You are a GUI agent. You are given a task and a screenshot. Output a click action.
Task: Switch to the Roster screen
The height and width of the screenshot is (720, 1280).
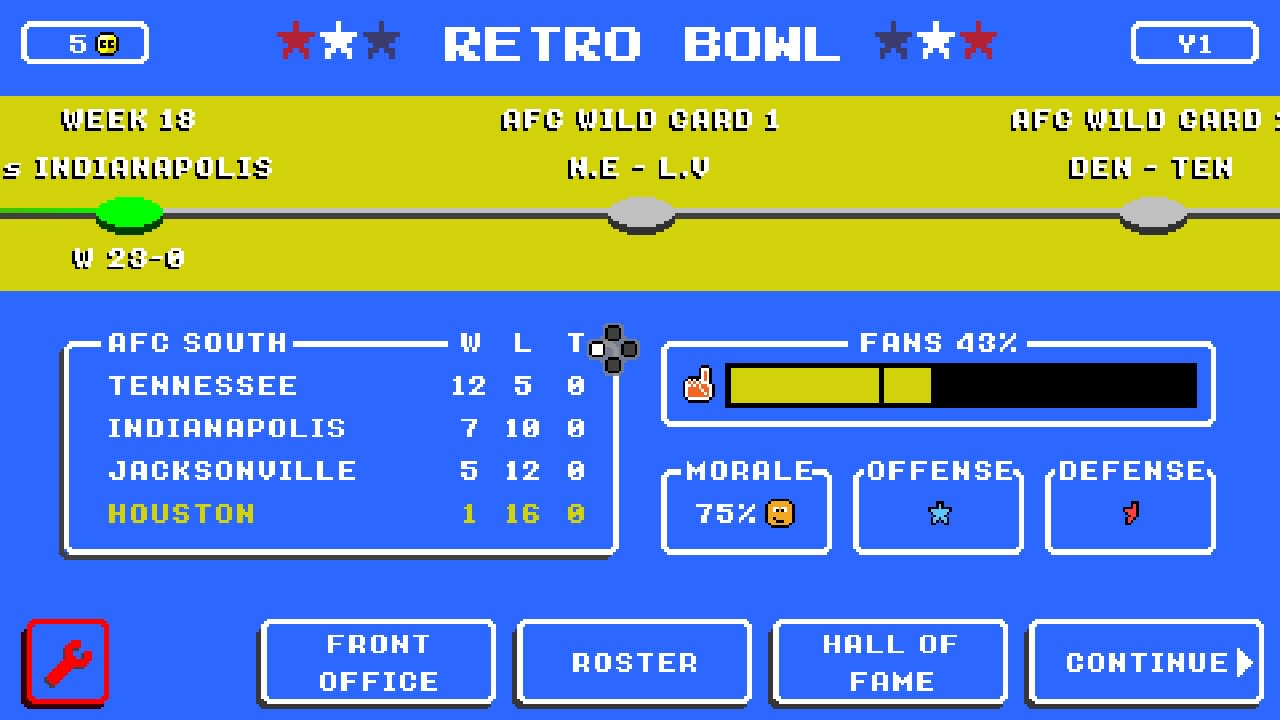633,662
